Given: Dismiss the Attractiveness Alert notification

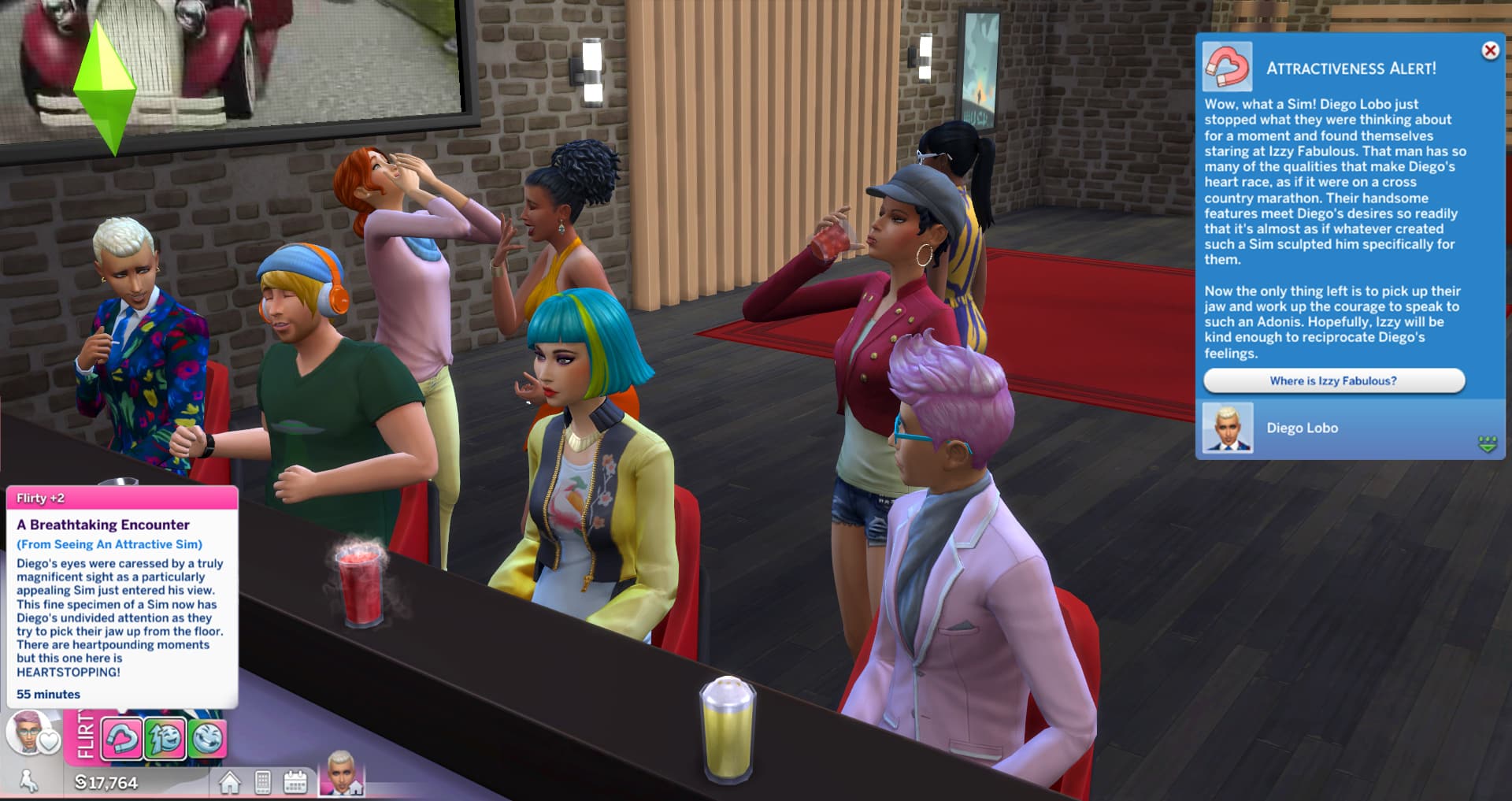Looking at the screenshot, I should [x=1490, y=50].
